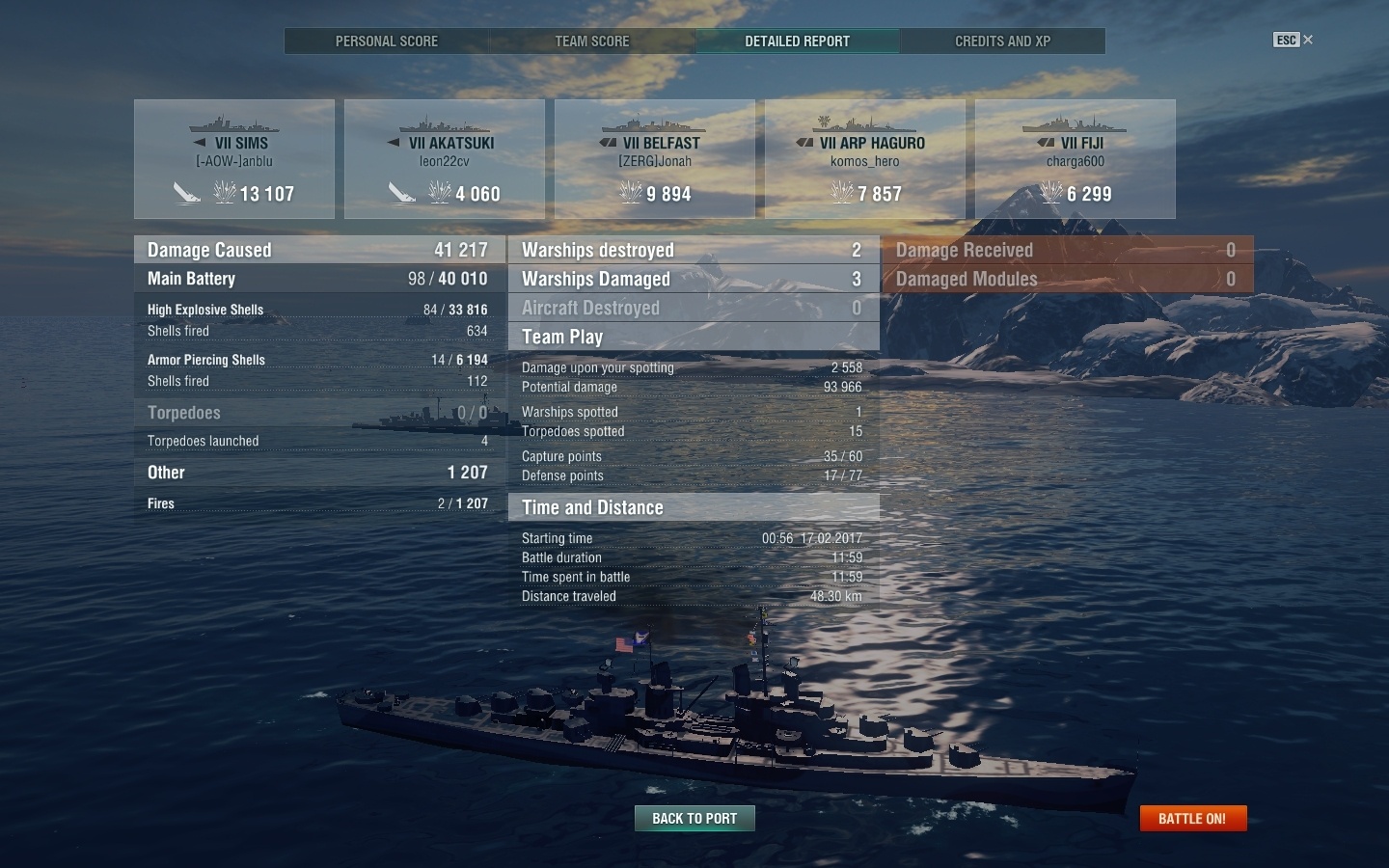1389x868 pixels.
Task: Select the Detailed Report tab
Action: pos(797,41)
